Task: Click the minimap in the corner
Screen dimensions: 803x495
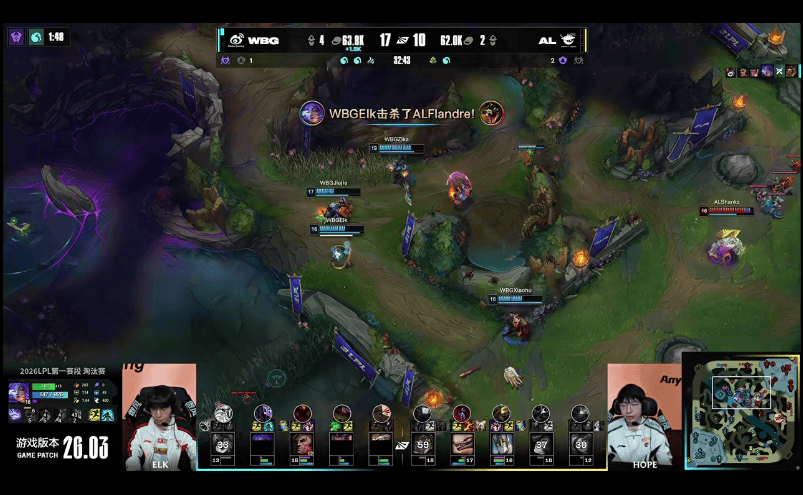Action: point(742,410)
